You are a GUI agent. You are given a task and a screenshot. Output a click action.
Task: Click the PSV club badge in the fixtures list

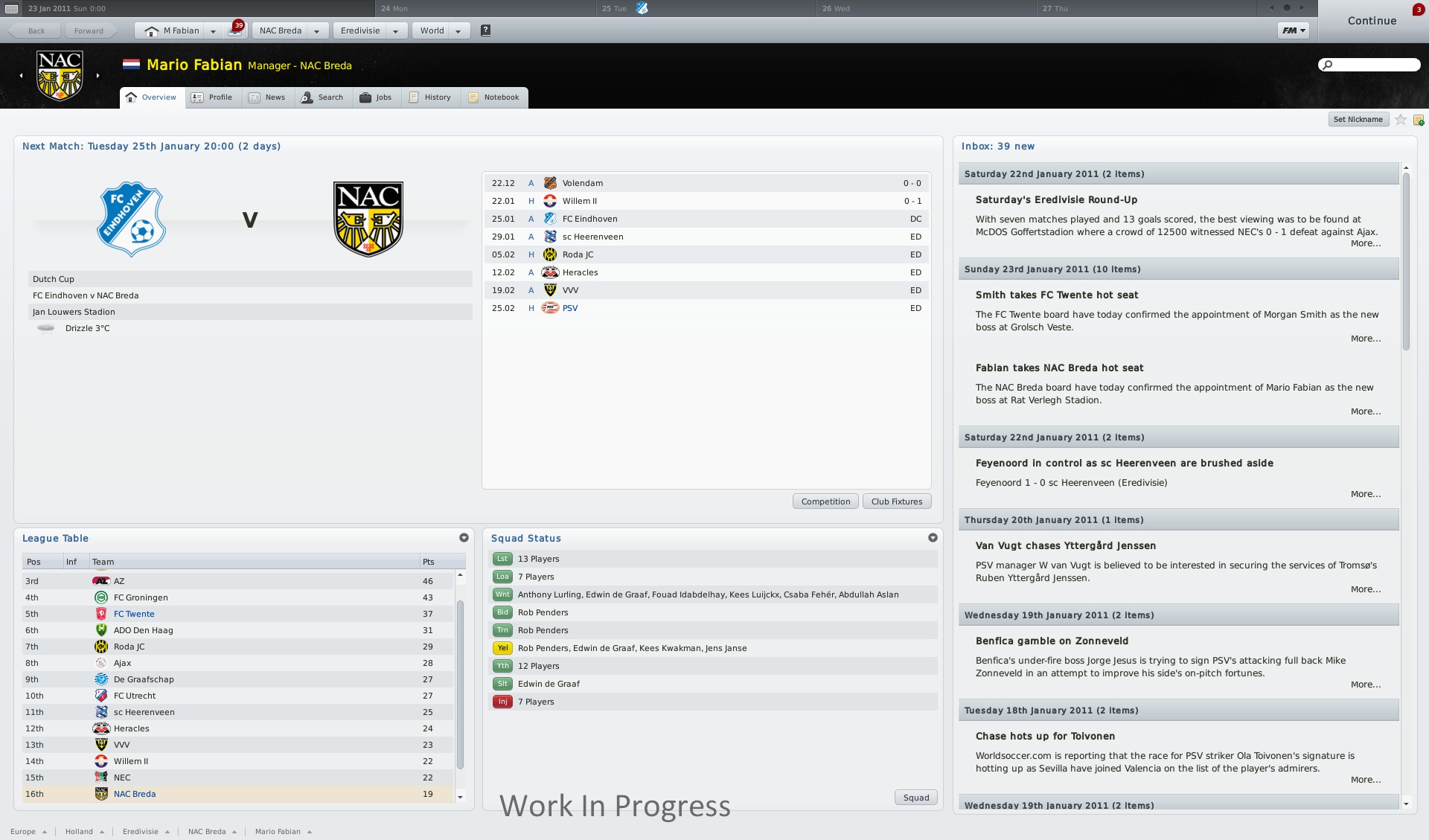tap(552, 308)
